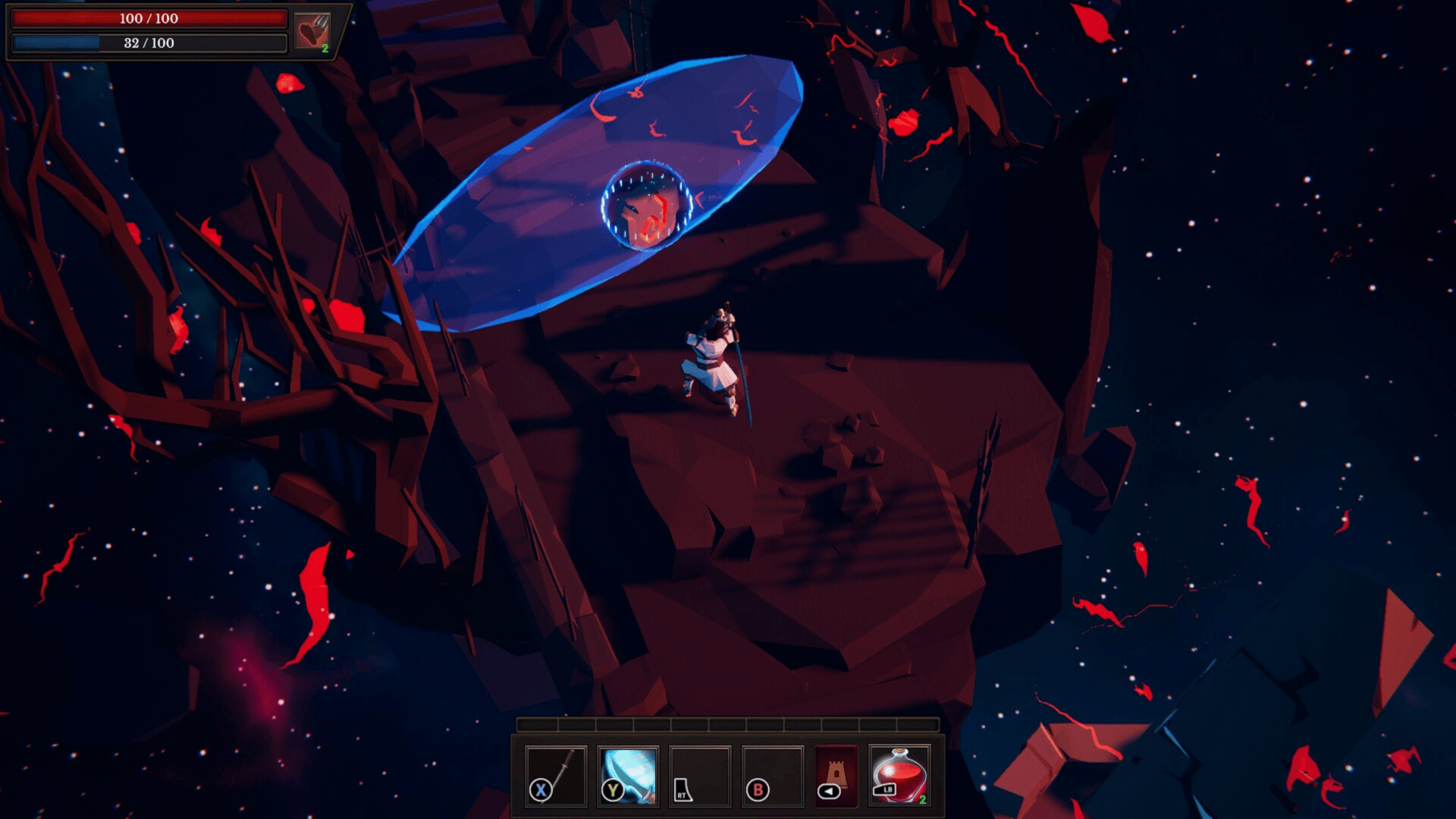Screen dimensions: 1456x819
Task: Click the red castle tower icon
Action: point(836,776)
